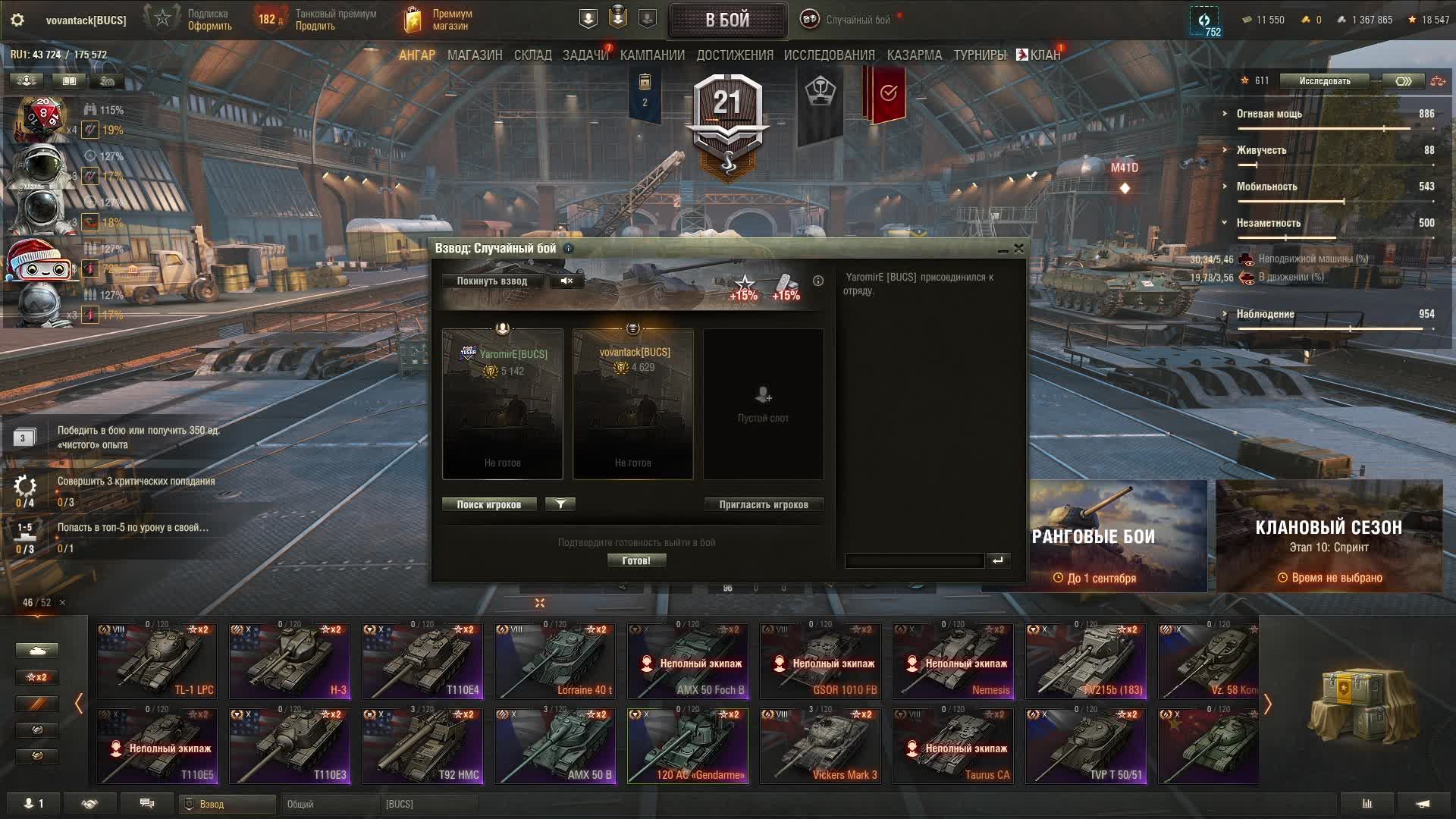Screen dimensions: 1456x819
Task: Leave platoon via Покинуть взвод
Action: tap(491, 281)
